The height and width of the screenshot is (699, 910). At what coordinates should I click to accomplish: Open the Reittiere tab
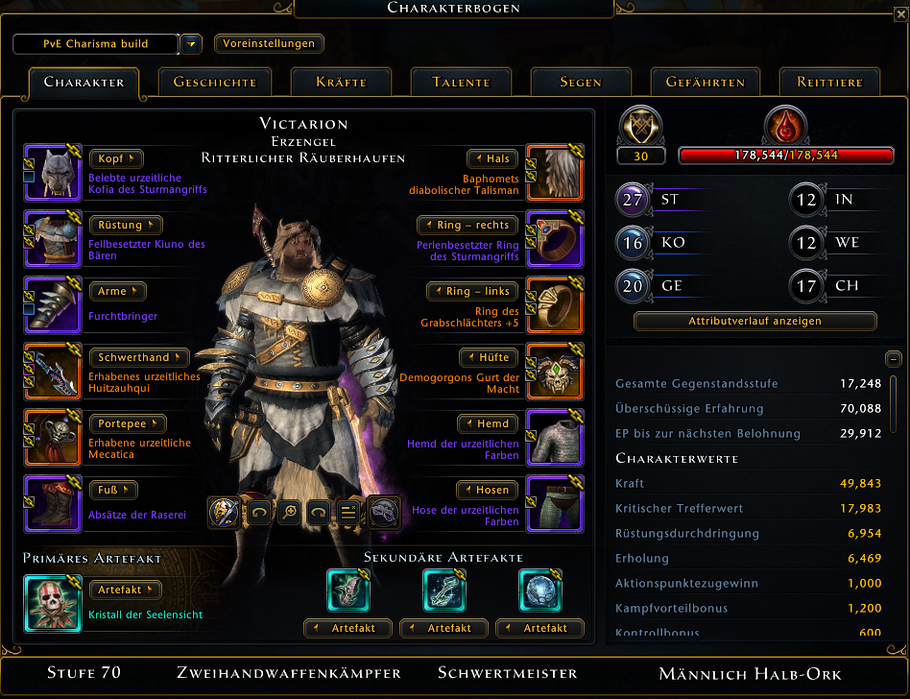pos(829,82)
